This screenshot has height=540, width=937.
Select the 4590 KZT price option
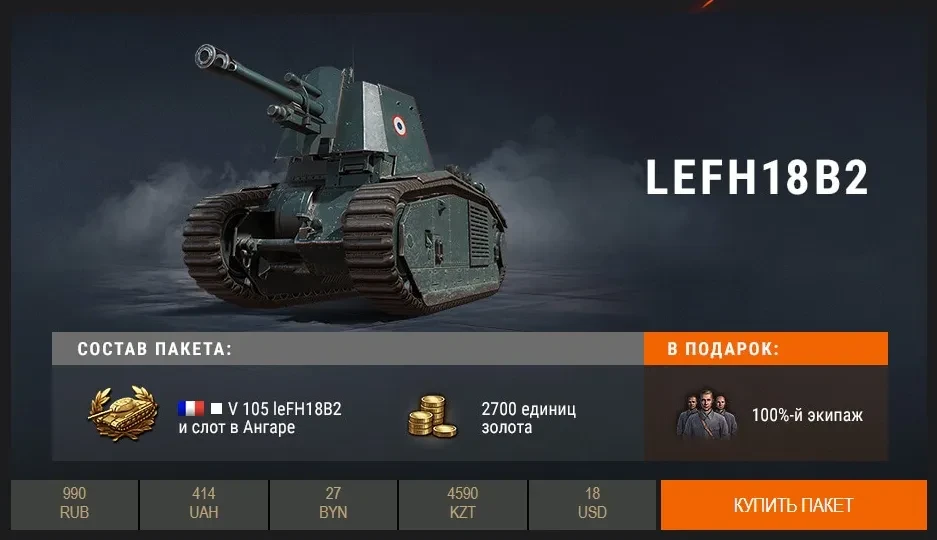coord(463,505)
